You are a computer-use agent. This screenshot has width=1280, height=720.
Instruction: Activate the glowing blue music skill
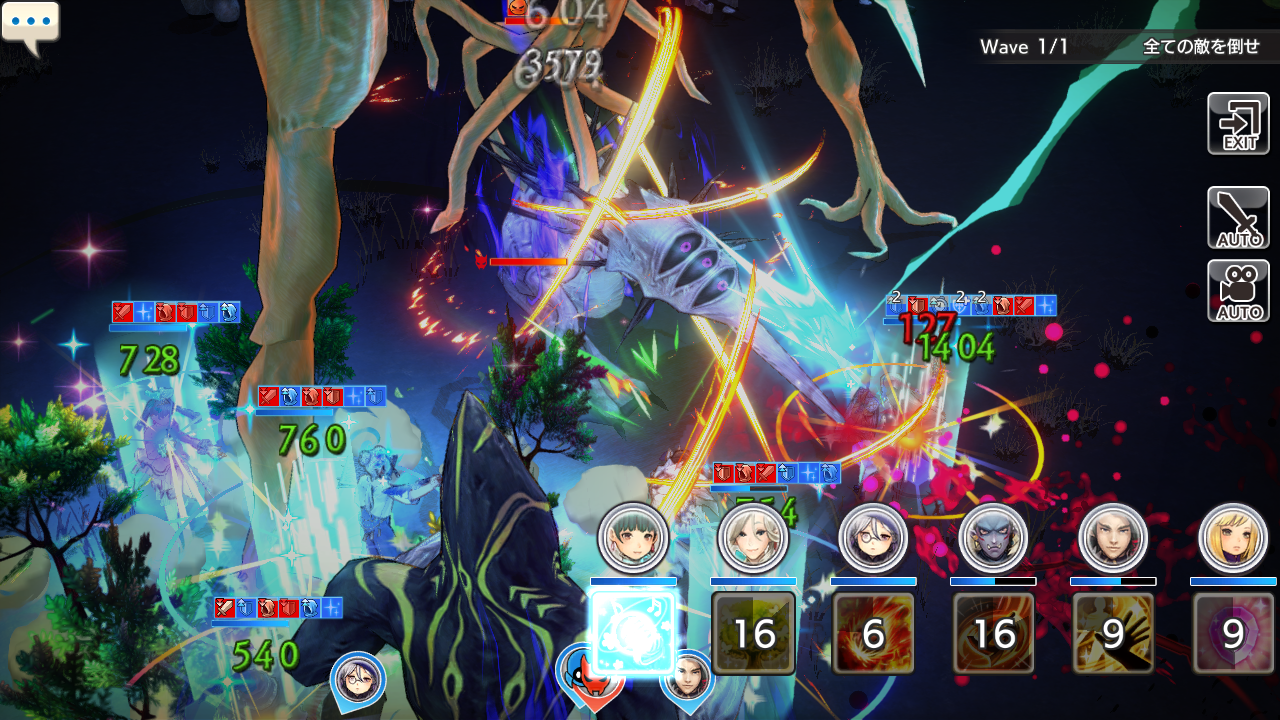(x=633, y=633)
